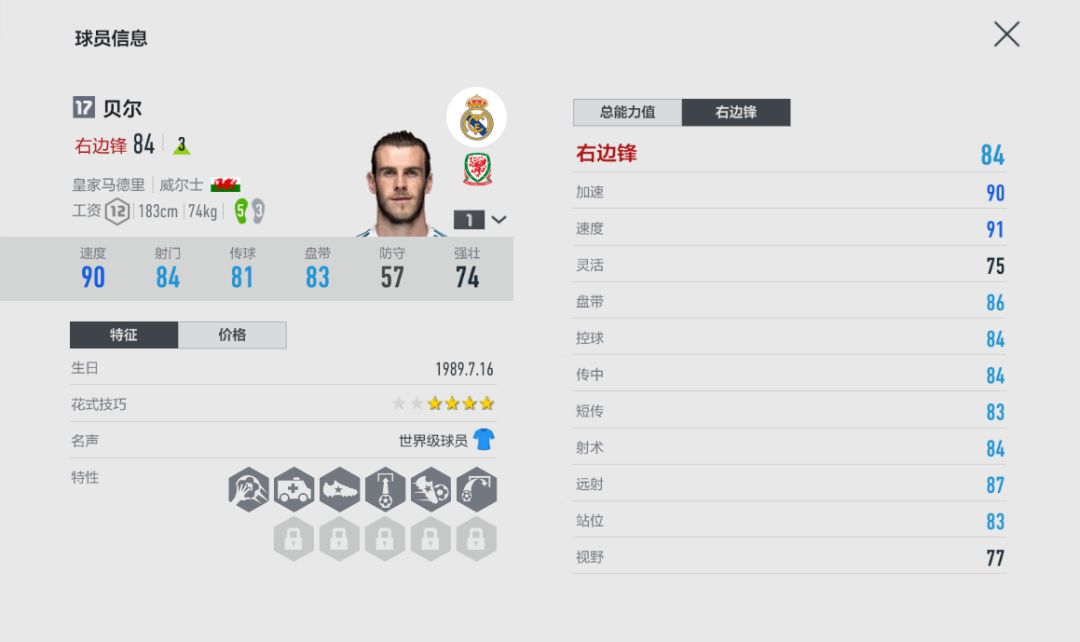Open the level 1 dropdown arrow
The width and height of the screenshot is (1080, 642).
point(498,219)
